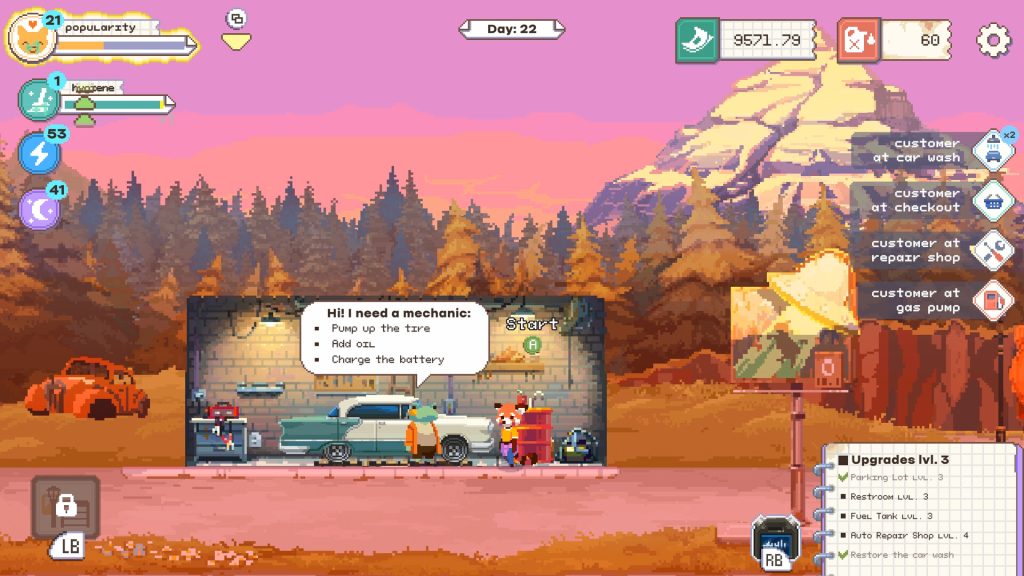Click the red fuel canister icon
The image size is (1024, 576).
click(858, 40)
